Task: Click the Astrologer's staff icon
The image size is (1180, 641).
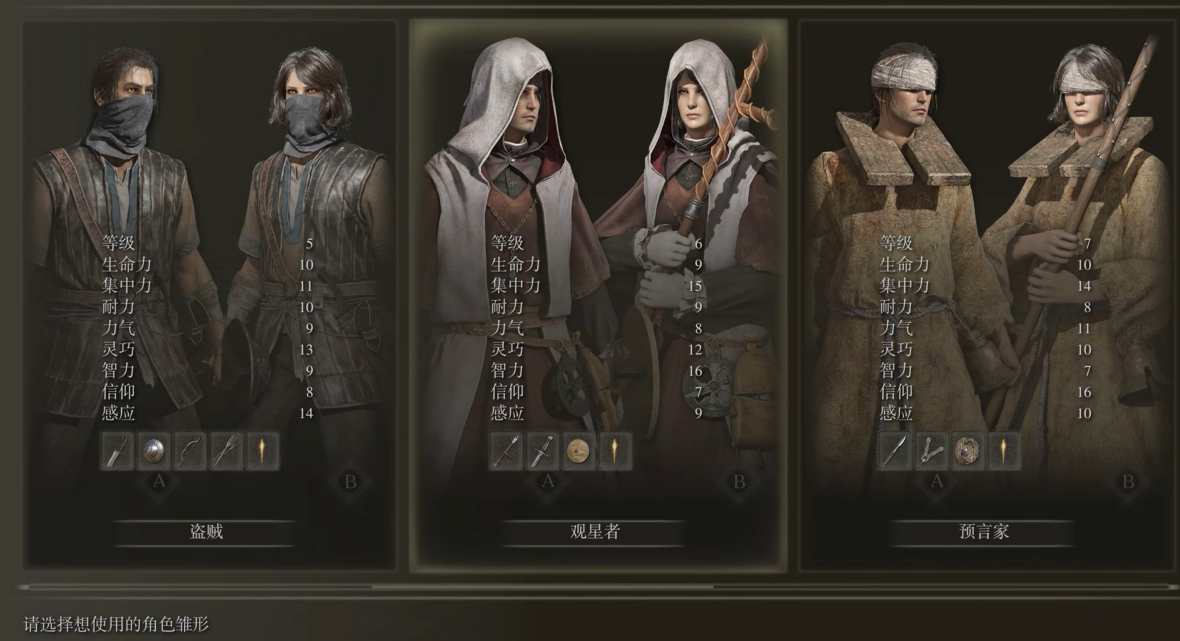Action: pos(505,451)
